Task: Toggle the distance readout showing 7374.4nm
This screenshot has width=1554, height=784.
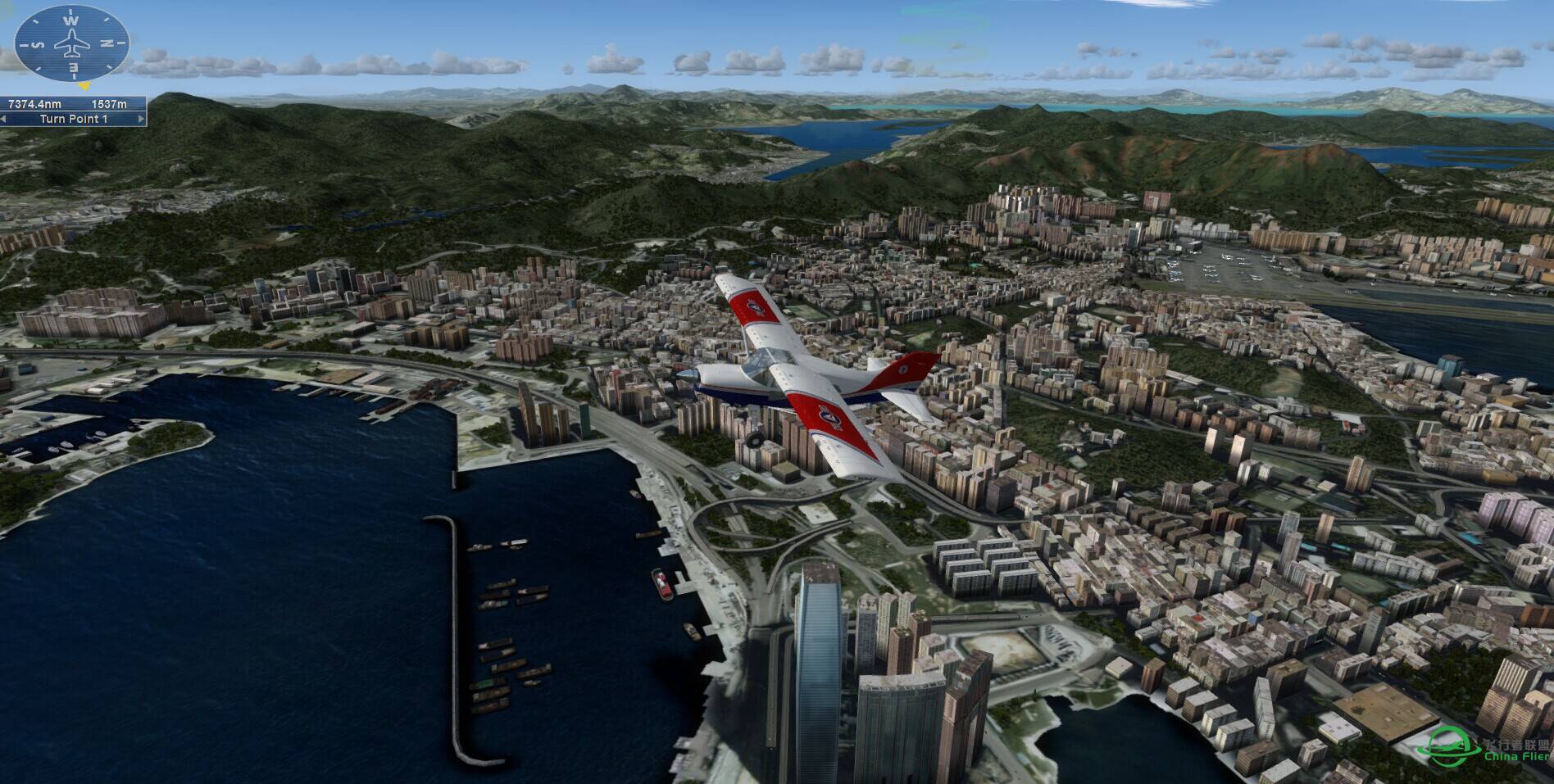Action: pyautogui.click(x=35, y=103)
